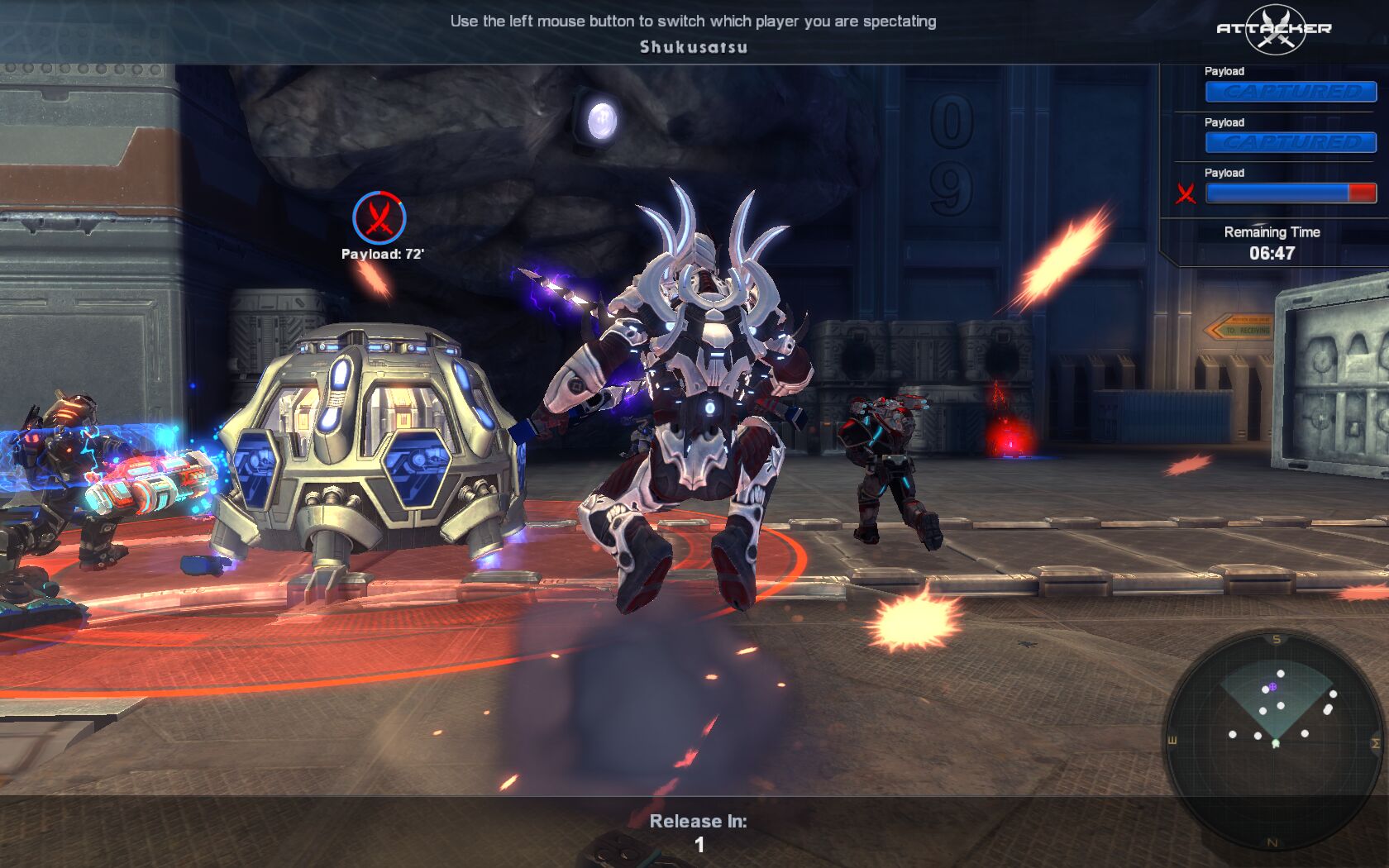Click the circular radar minimap
Viewport: 1389px width, 868px height.
click(x=1274, y=740)
